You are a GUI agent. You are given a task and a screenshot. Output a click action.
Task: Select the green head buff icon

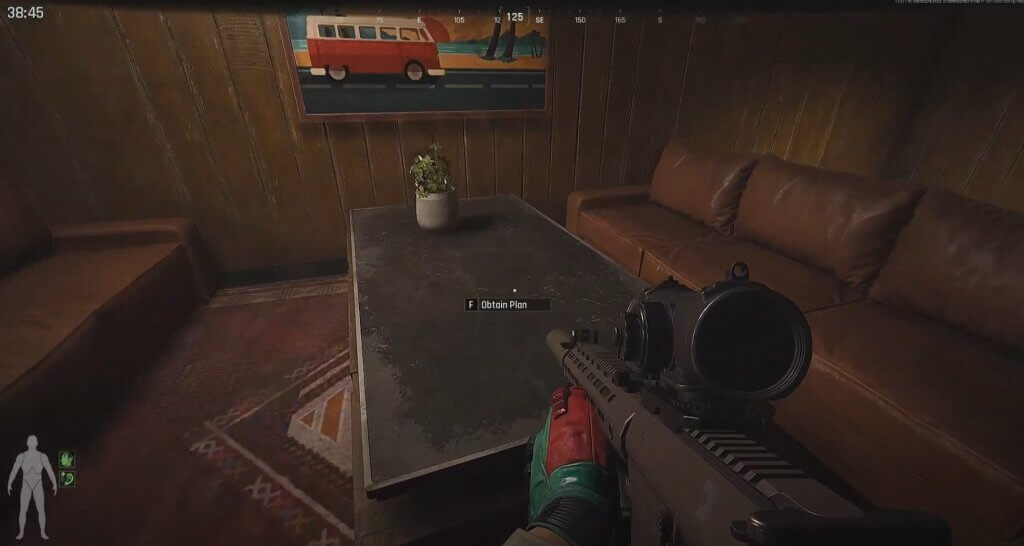(x=67, y=459)
